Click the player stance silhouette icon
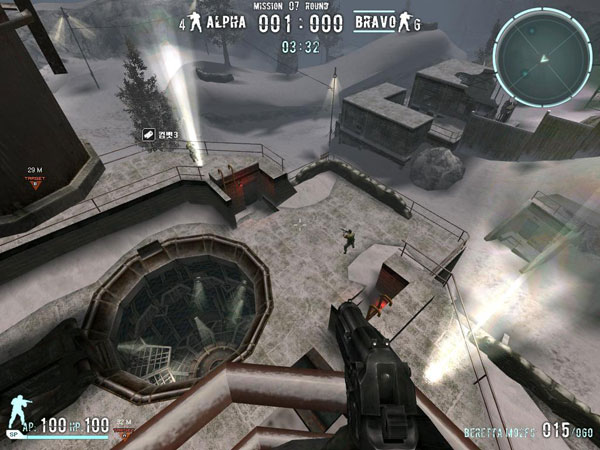 pyautogui.click(x=16, y=413)
